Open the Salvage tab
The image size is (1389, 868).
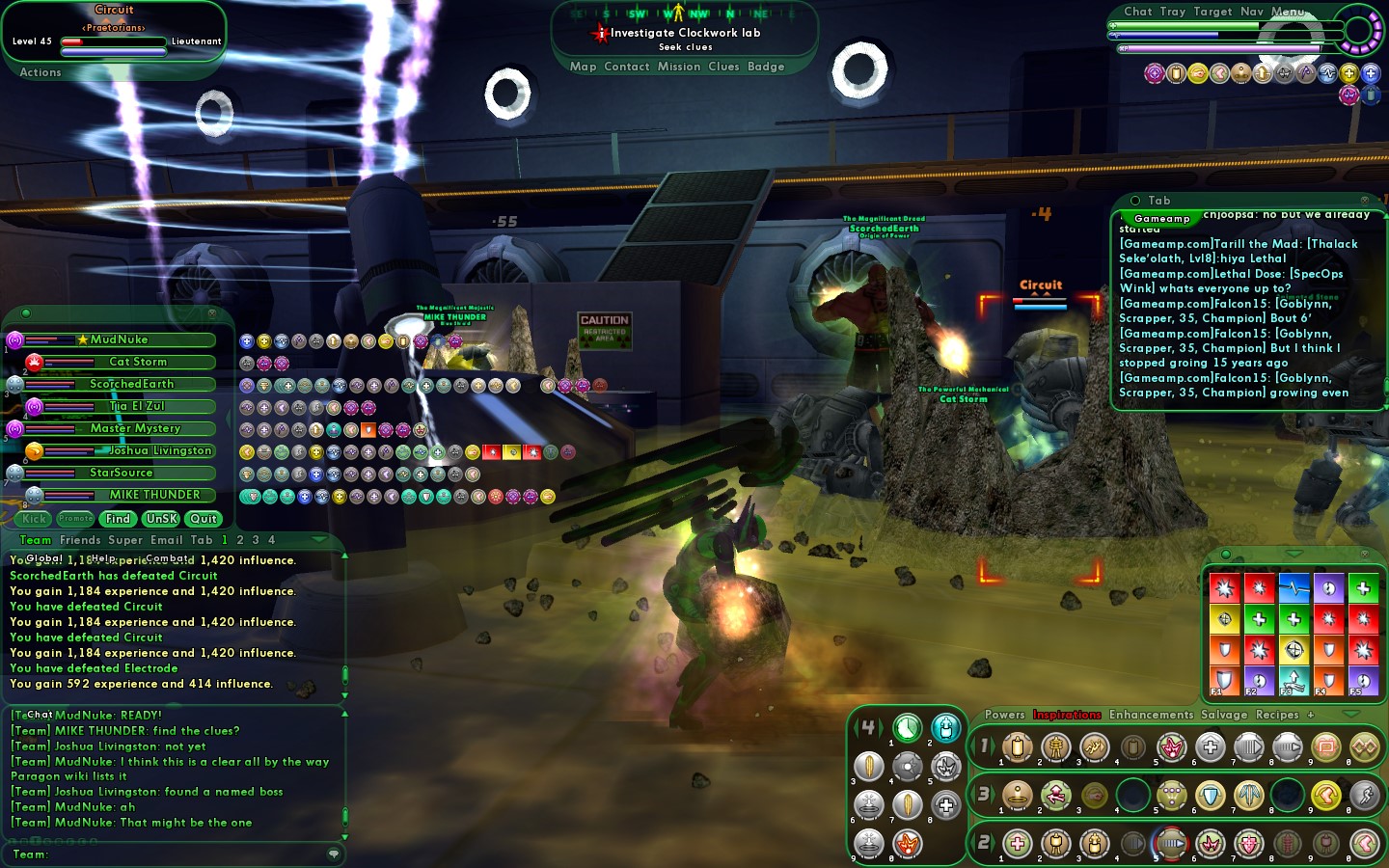1224,715
